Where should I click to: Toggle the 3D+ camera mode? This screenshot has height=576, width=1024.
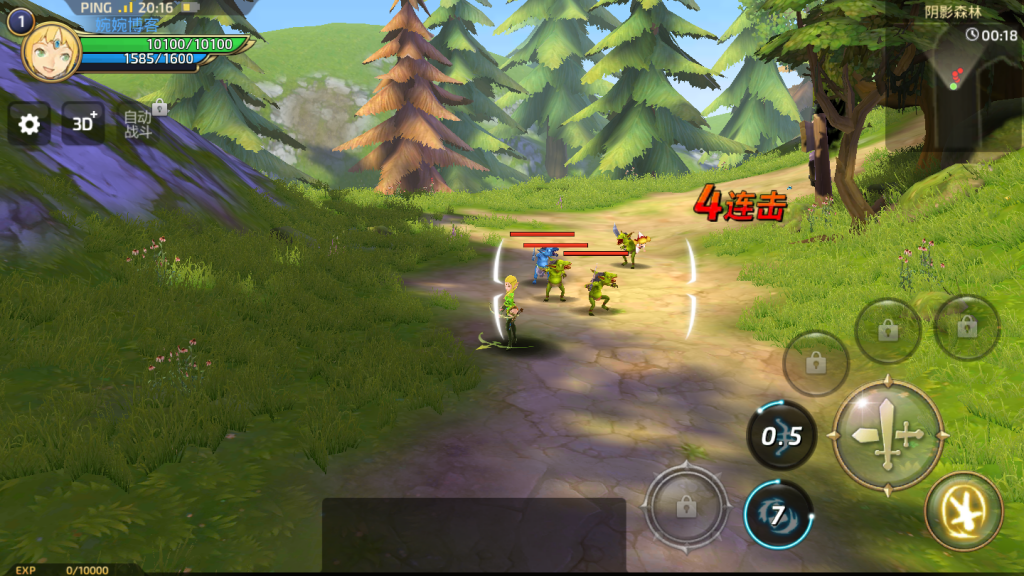(84, 123)
